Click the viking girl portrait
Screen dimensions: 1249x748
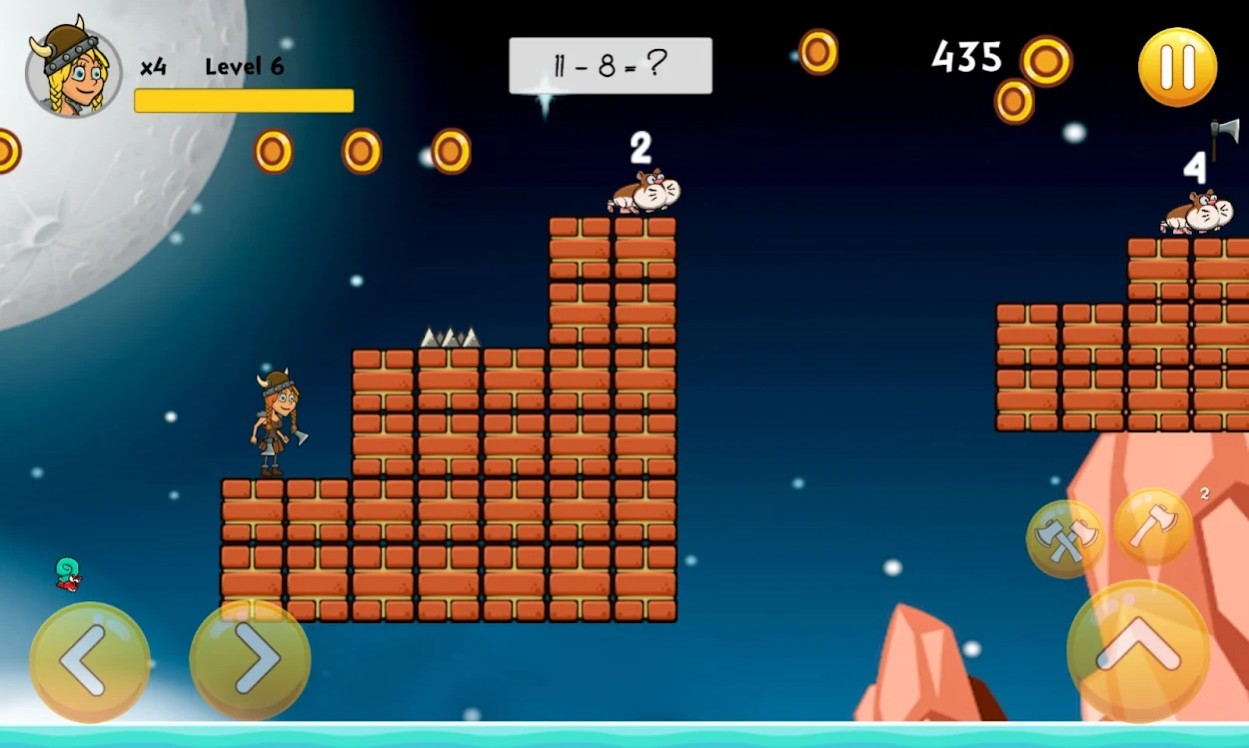pos(72,69)
